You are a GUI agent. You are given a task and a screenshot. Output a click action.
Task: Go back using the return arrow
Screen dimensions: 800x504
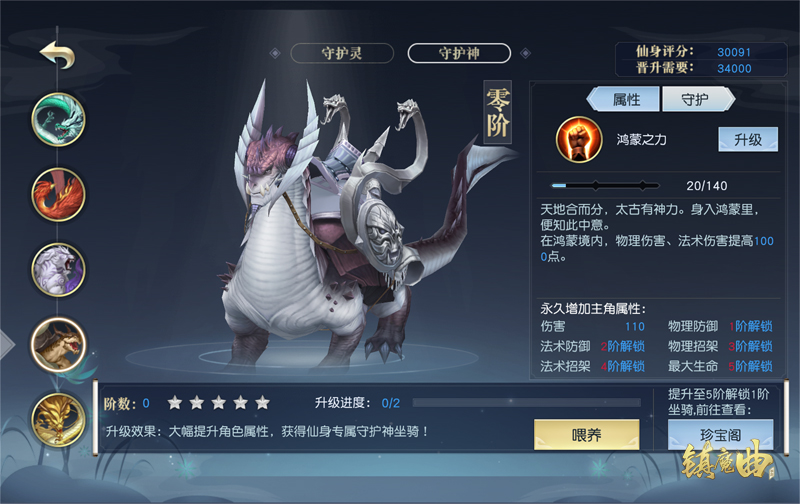pos(58,55)
